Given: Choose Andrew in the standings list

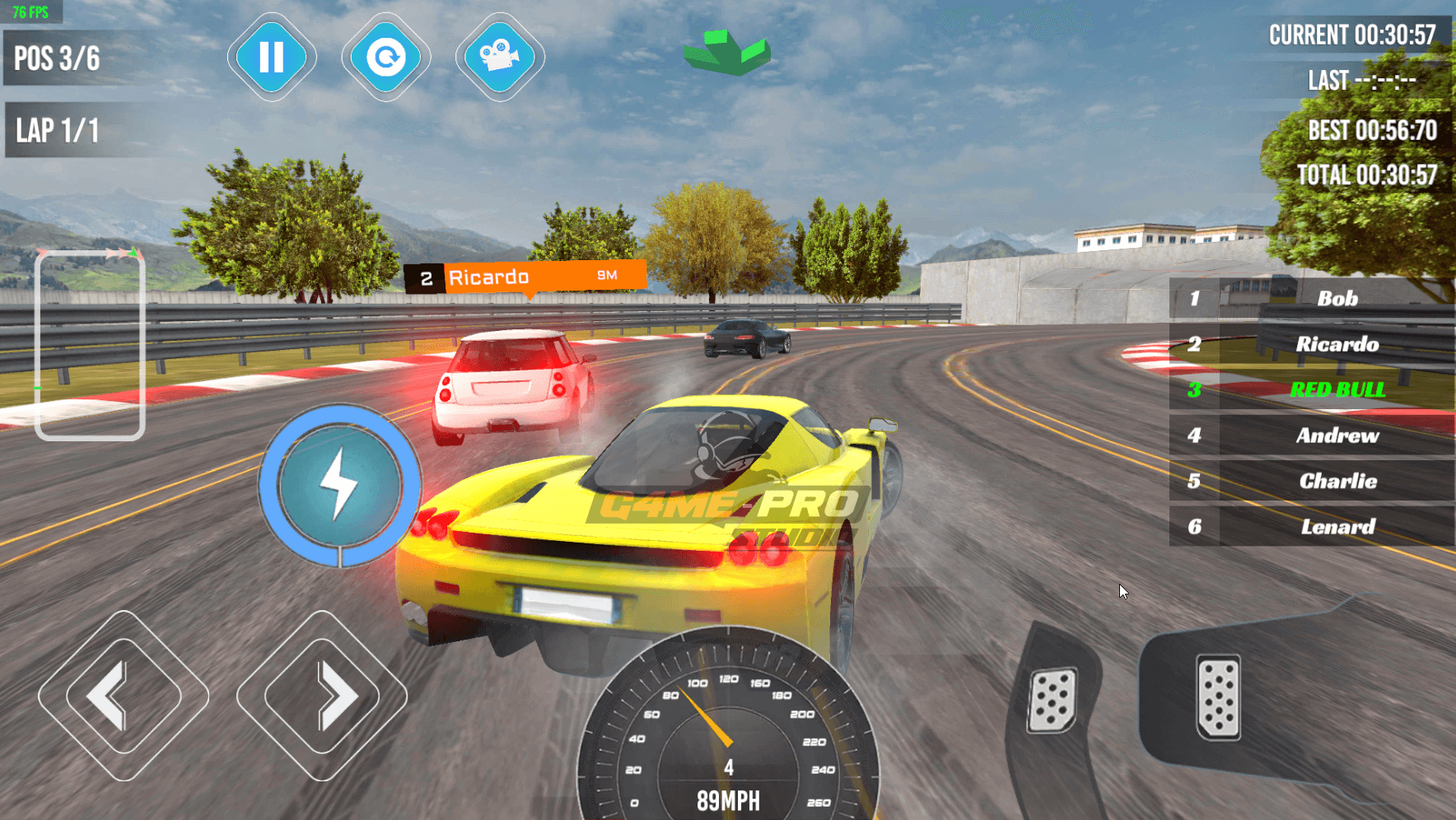Looking at the screenshot, I should coord(1311,436).
